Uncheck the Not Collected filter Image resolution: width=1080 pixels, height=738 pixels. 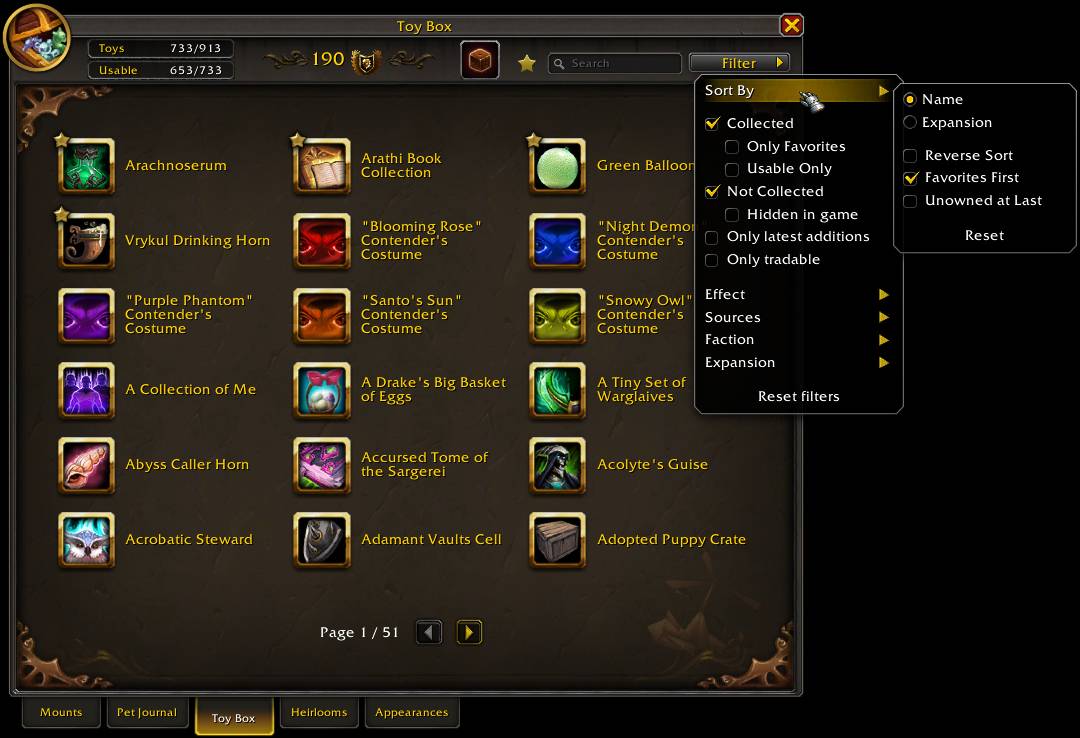712,191
